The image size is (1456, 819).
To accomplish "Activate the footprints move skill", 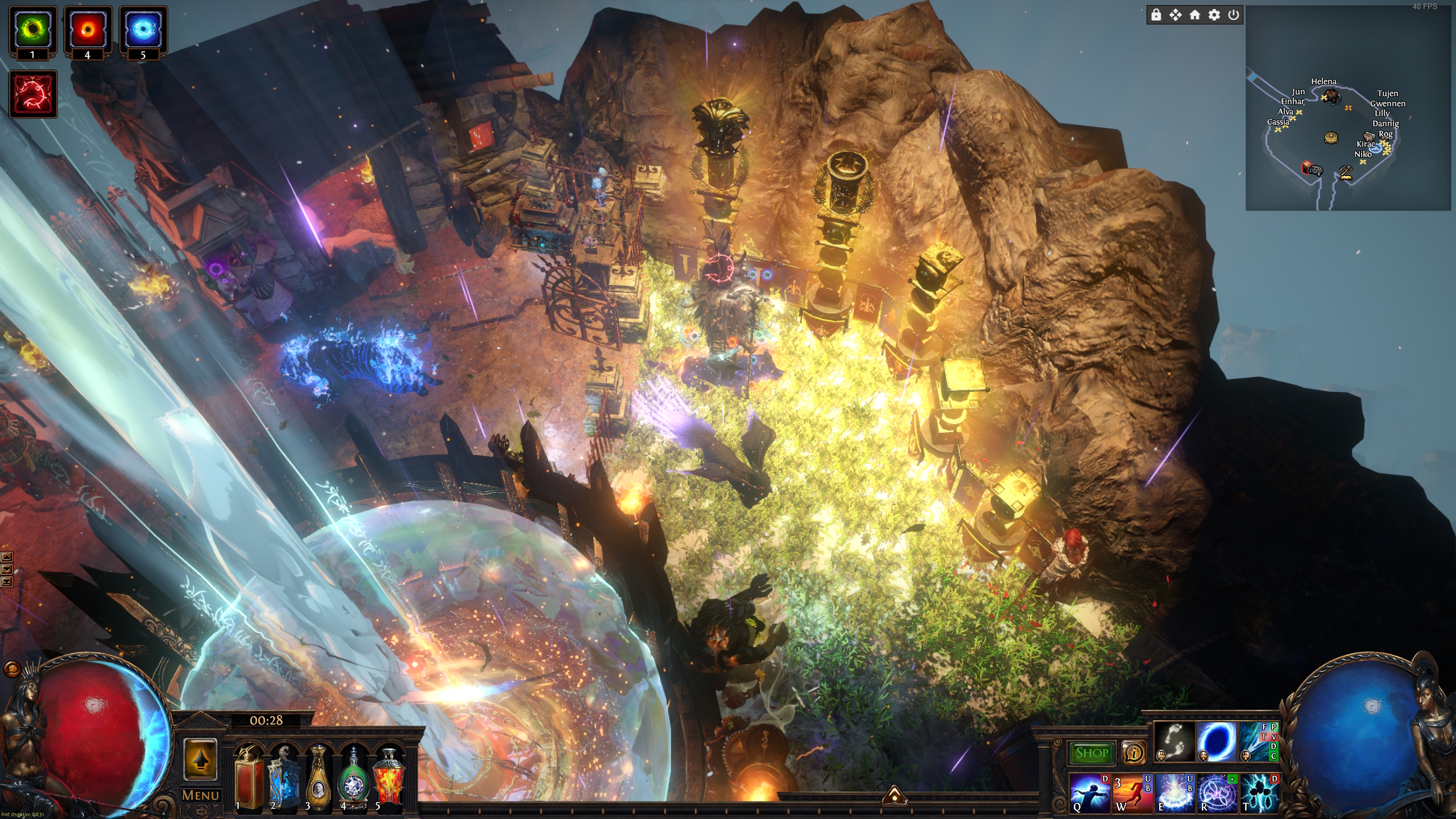I will click(x=1175, y=742).
